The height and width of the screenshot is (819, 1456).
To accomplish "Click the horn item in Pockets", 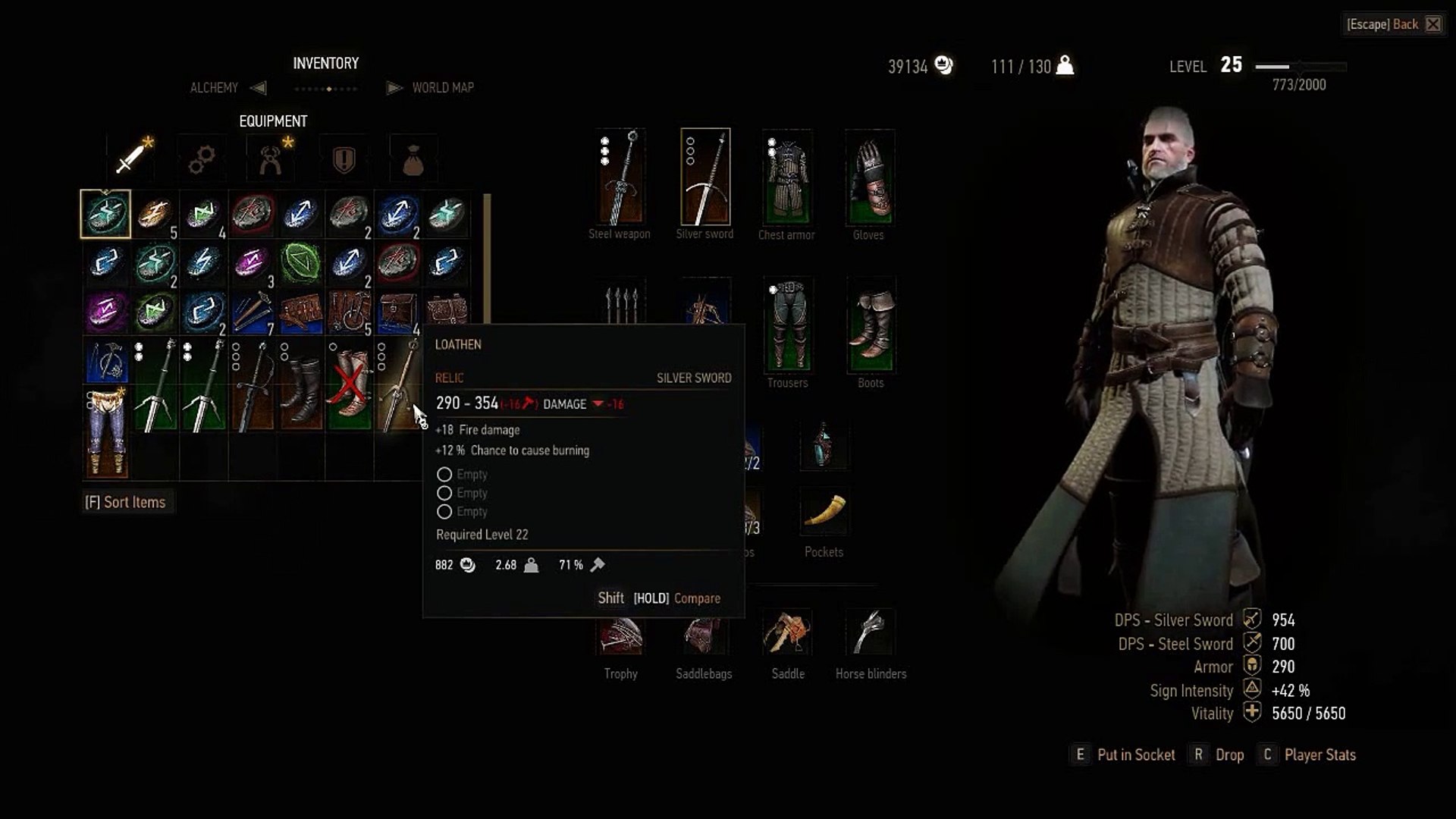I will (x=824, y=512).
